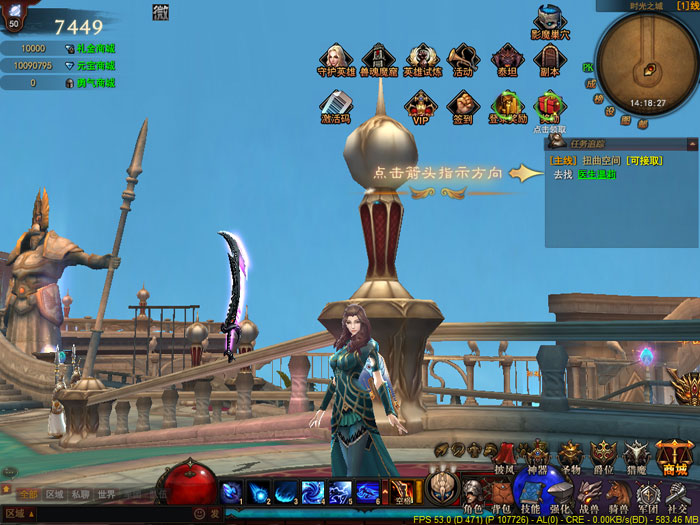Screen dimensions: 700x525
Task: Click the circular minimap
Action: point(646,63)
